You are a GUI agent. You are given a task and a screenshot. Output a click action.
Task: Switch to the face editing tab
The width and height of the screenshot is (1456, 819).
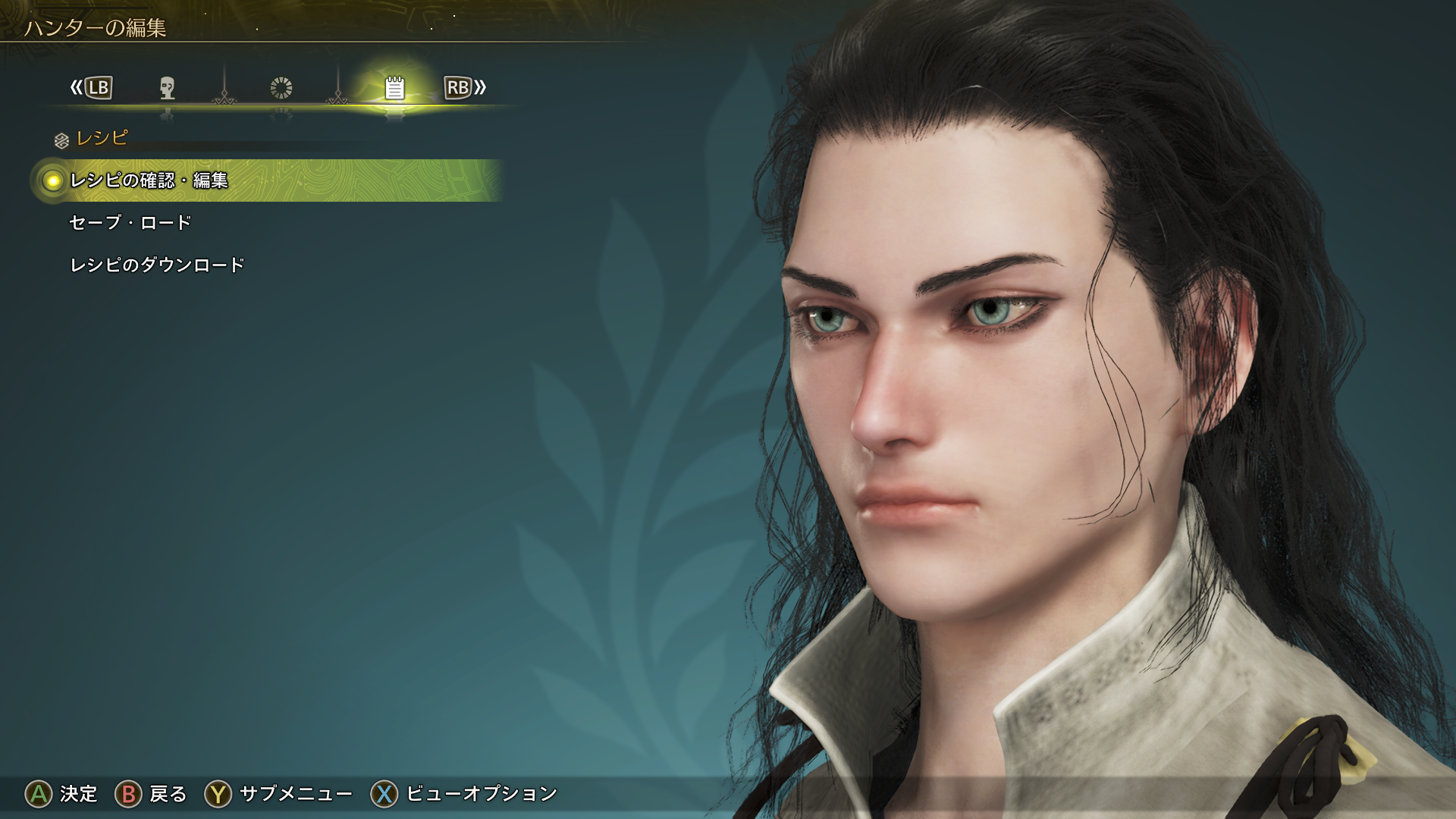pyautogui.click(x=168, y=88)
